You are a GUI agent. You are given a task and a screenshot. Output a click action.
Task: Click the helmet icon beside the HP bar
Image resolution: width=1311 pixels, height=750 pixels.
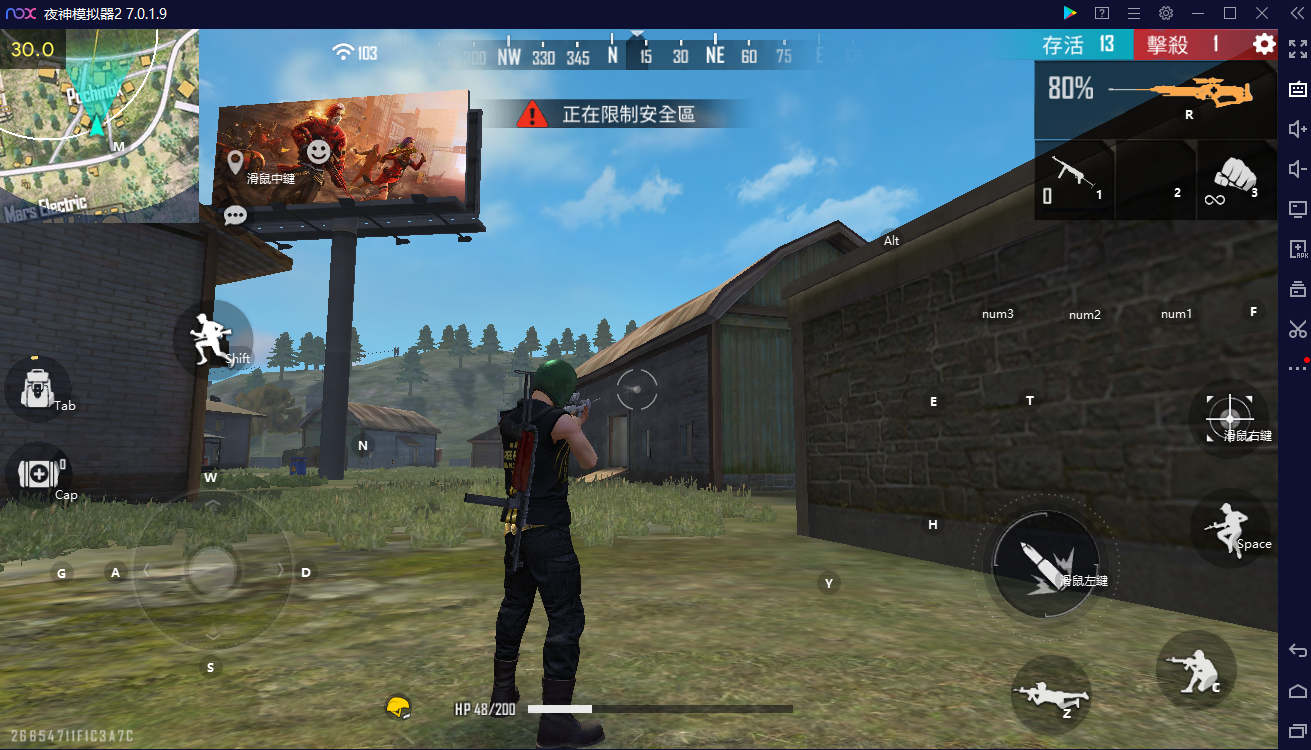coord(399,706)
